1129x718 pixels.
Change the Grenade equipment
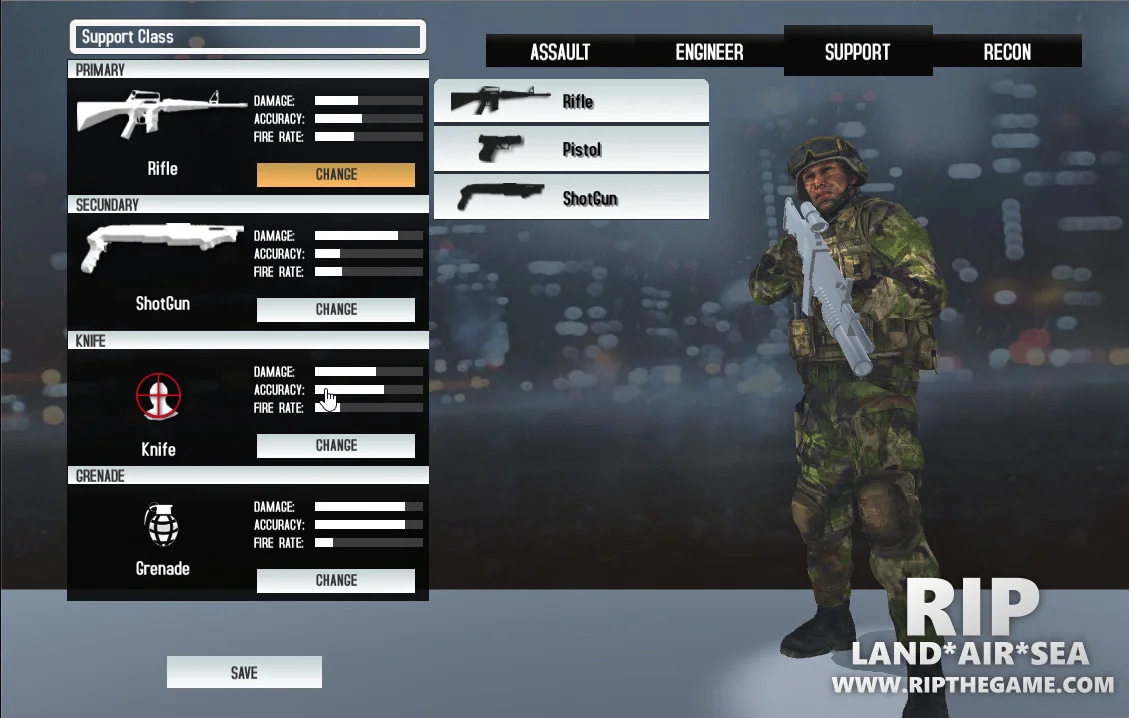point(336,580)
